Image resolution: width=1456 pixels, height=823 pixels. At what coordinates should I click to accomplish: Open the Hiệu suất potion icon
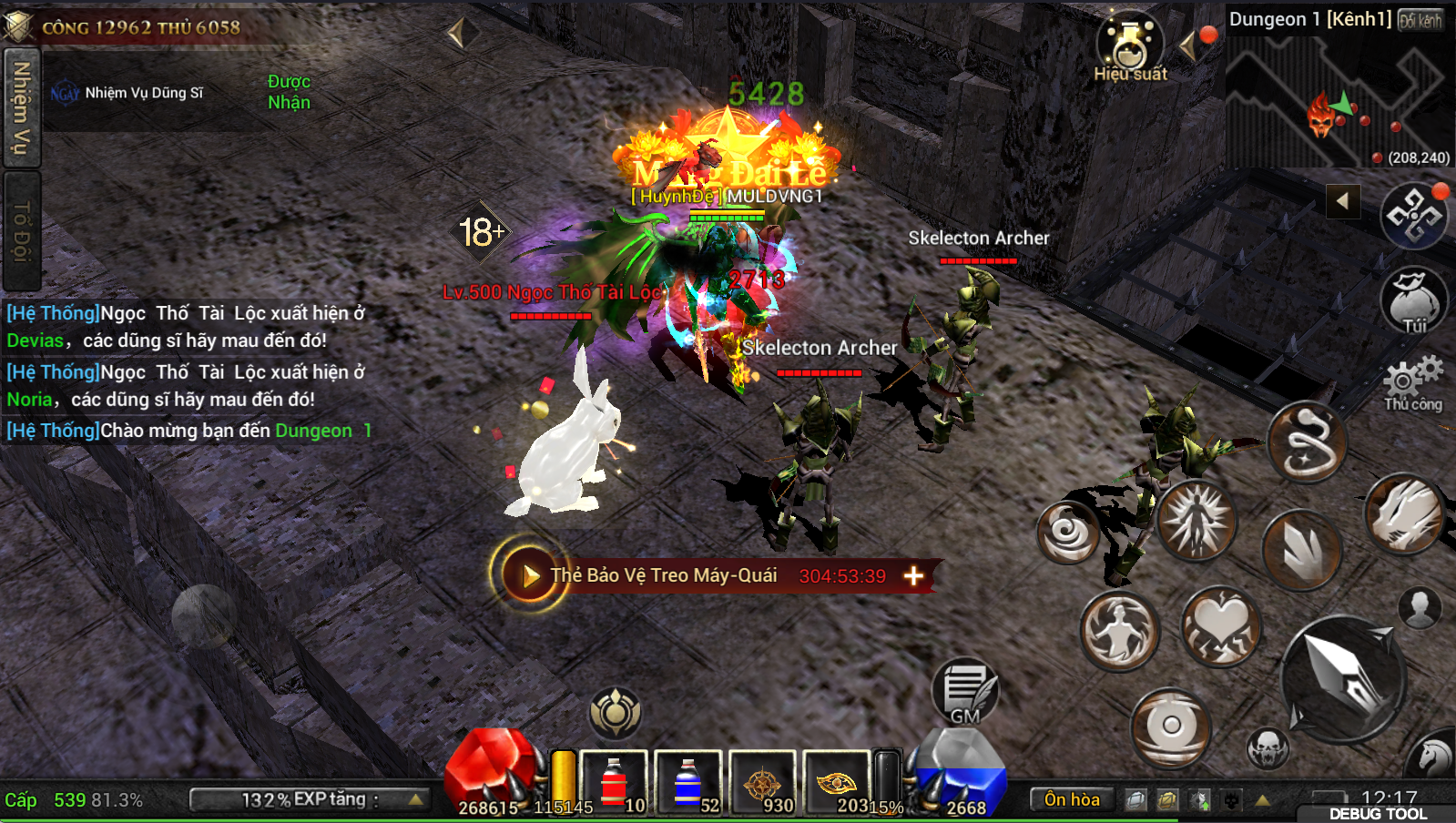(1129, 47)
